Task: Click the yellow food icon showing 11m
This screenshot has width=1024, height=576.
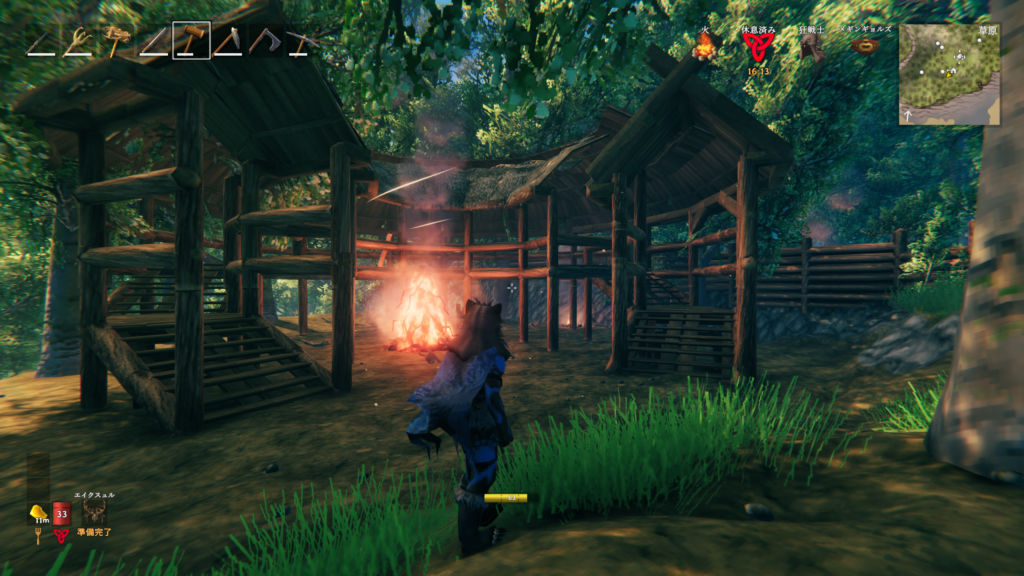Action: point(38,512)
